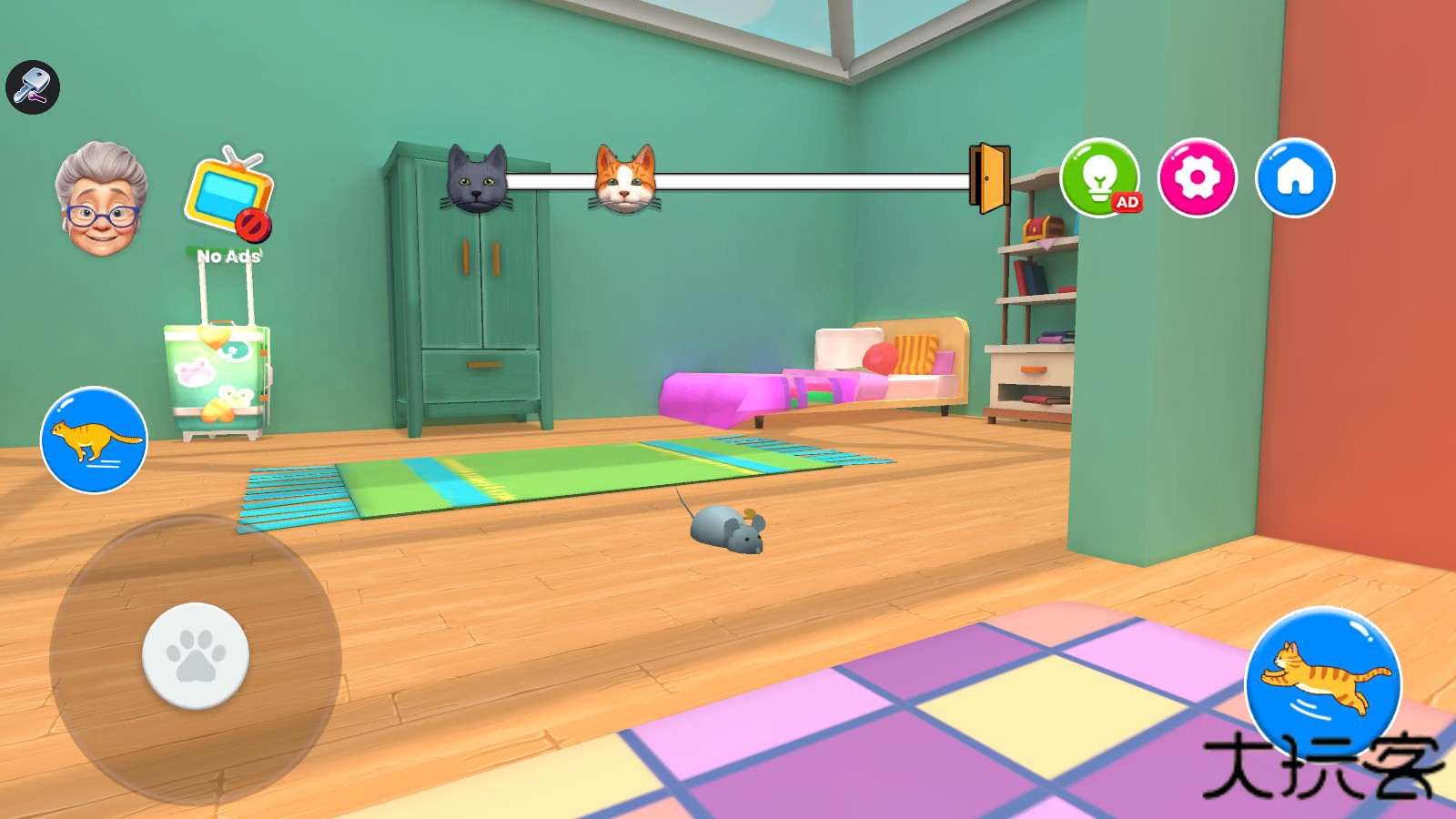Tap the granny portrait icon
1456x819 pixels.
click(x=100, y=200)
